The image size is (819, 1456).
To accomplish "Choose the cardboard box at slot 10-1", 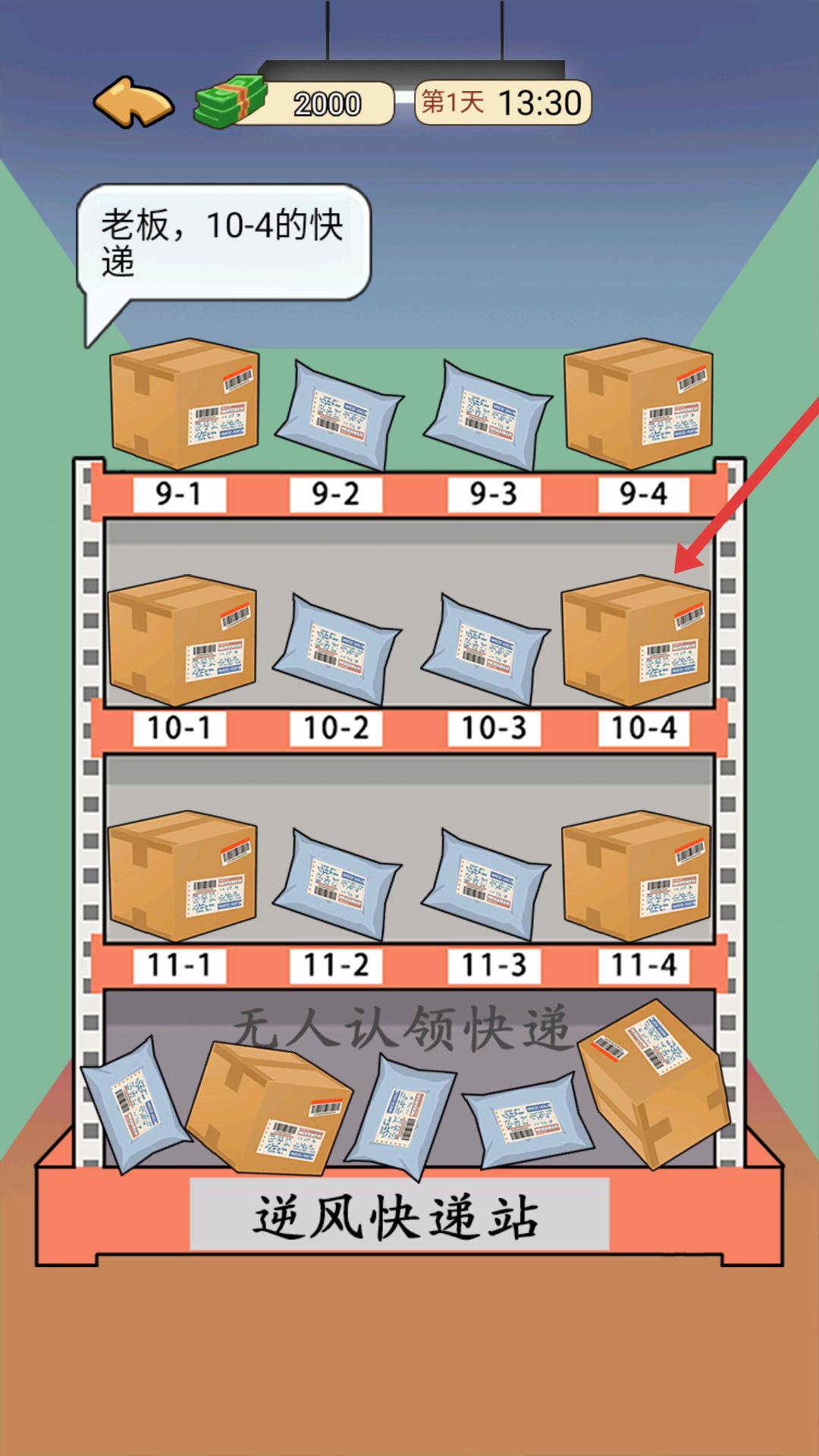I will point(182,641).
